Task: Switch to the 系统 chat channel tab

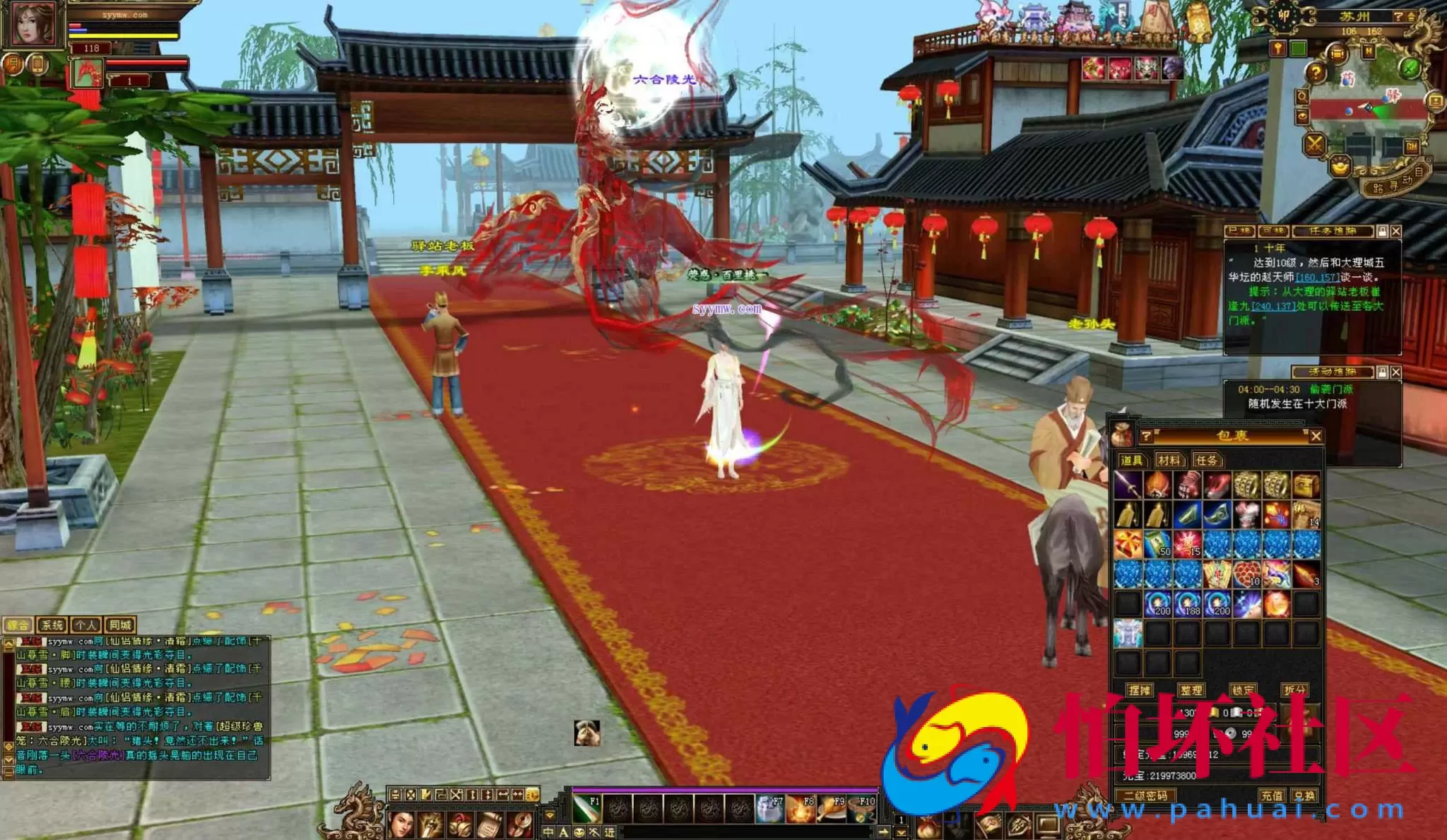Action: point(52,624)
